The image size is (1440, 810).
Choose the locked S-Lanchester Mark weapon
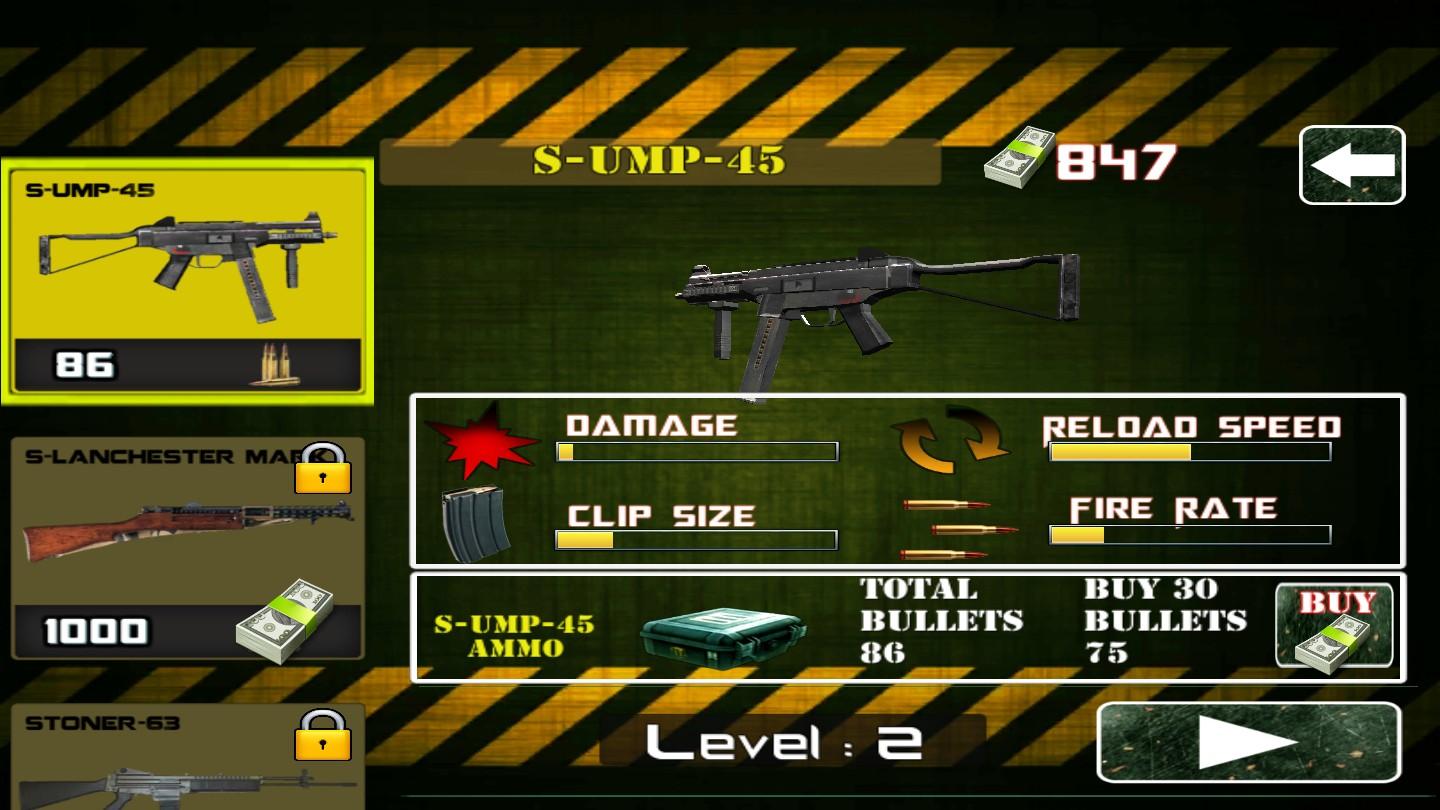click(x=188, y=548)
